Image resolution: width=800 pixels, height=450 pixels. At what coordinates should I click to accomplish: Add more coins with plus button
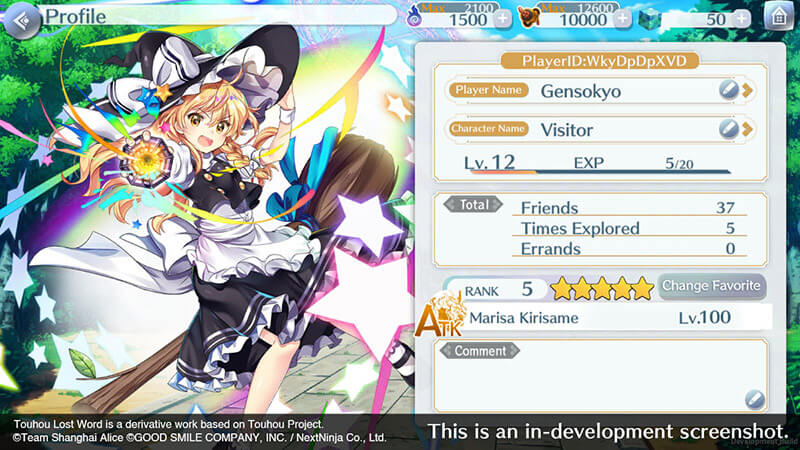click(x=623, y=19)
